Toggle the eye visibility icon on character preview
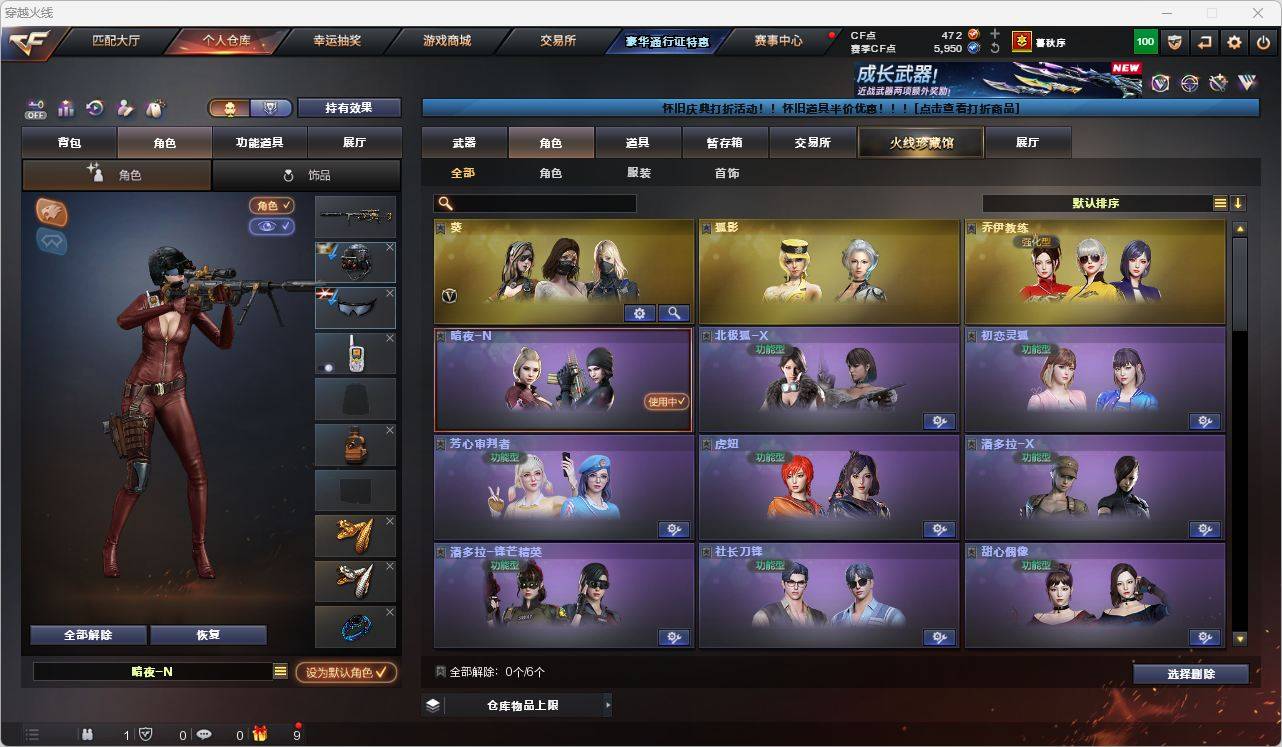 click(271, 225)
